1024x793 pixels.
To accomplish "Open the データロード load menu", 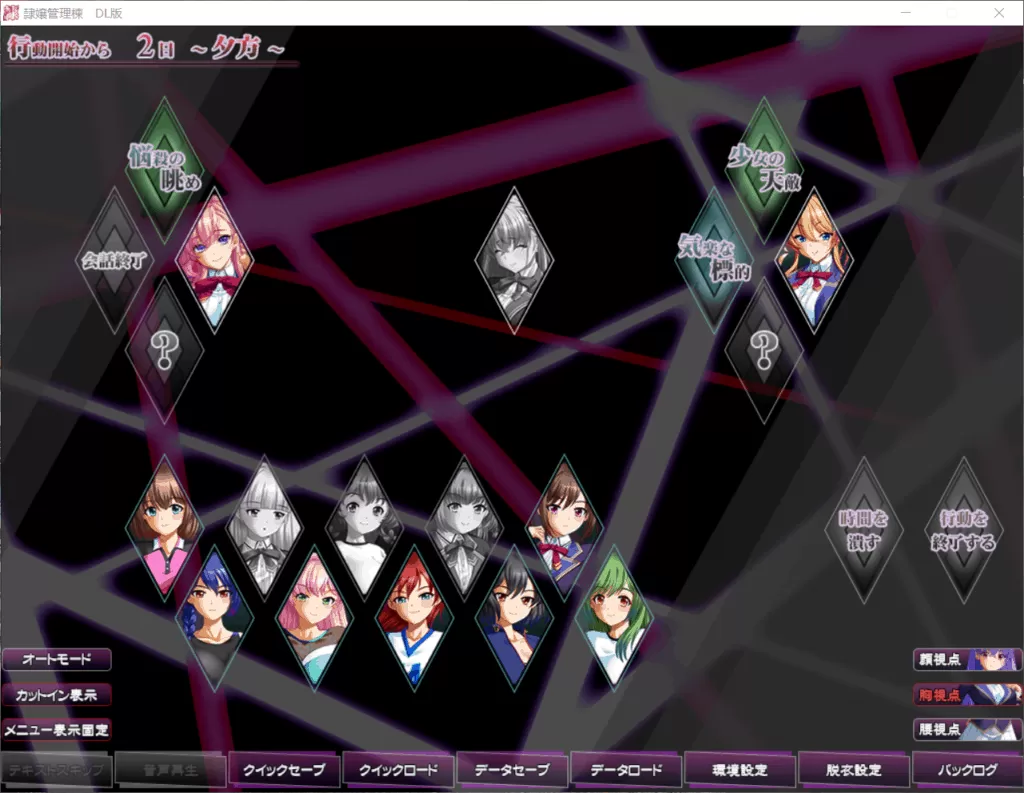I will click(626, 770).
